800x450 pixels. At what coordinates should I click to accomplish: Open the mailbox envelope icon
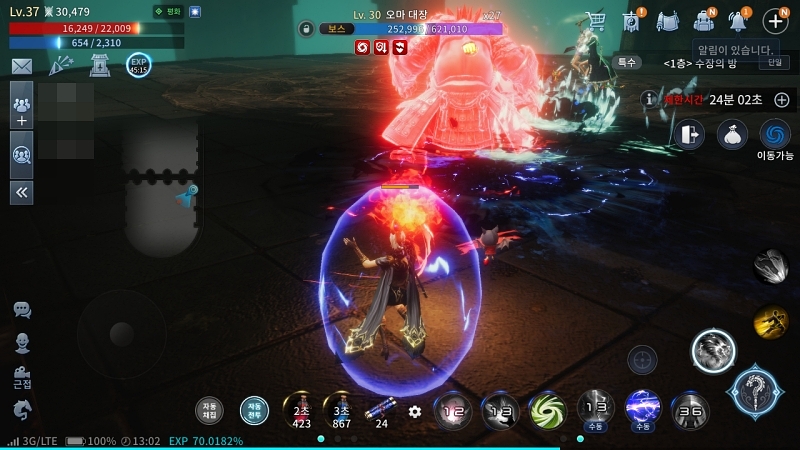click(x=21, y=66)
